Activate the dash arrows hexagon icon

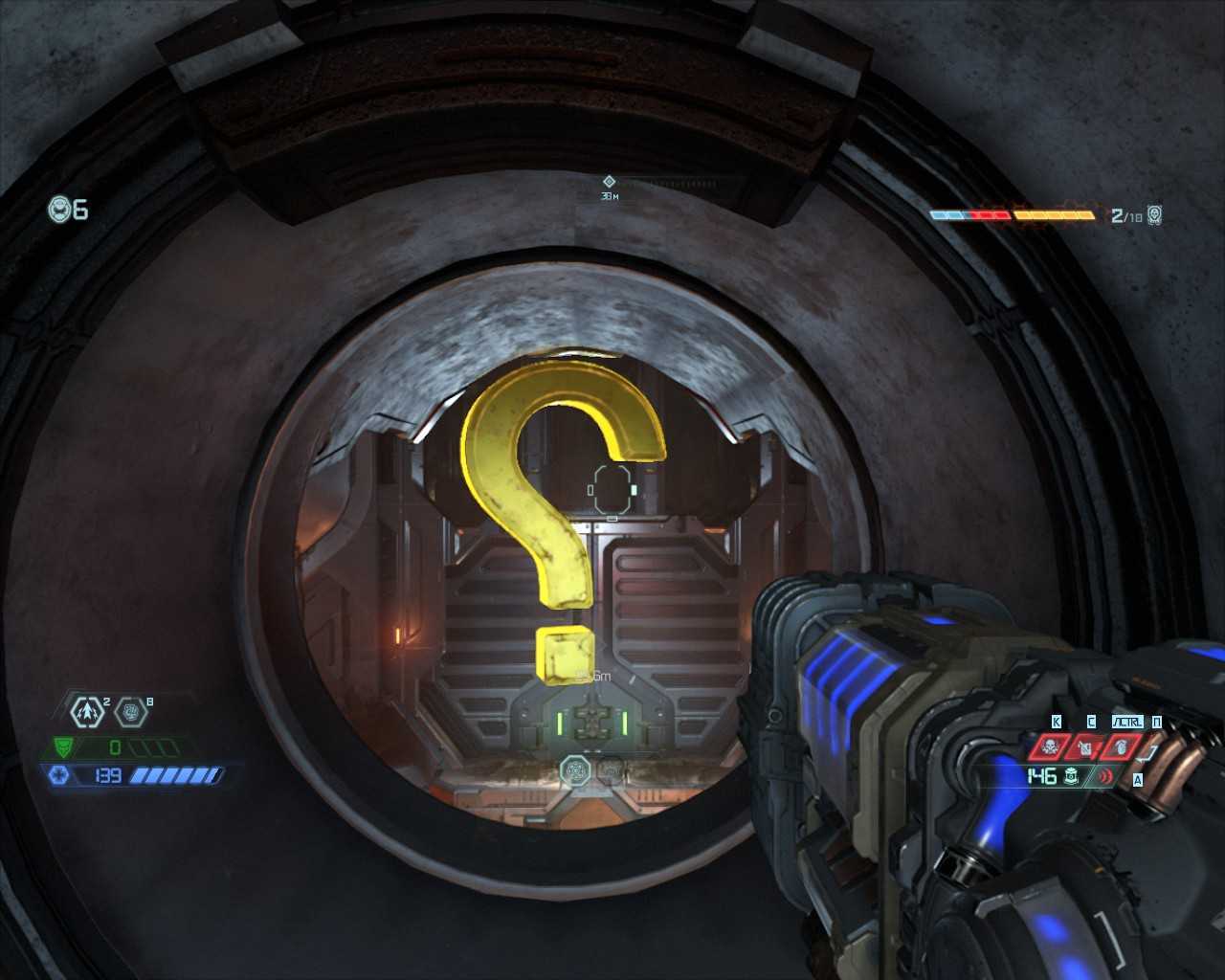(x=89, y=711)
